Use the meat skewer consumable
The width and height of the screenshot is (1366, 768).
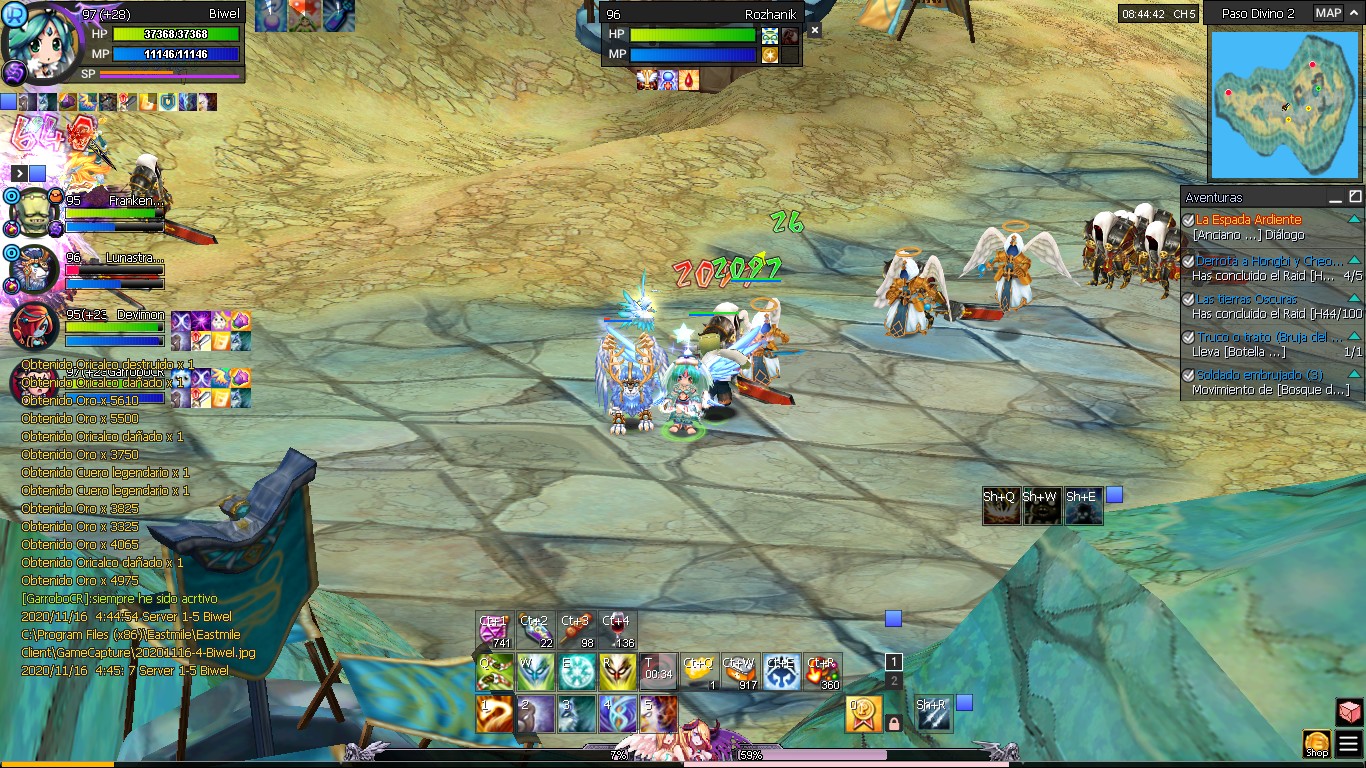click(x=576, y=630)
